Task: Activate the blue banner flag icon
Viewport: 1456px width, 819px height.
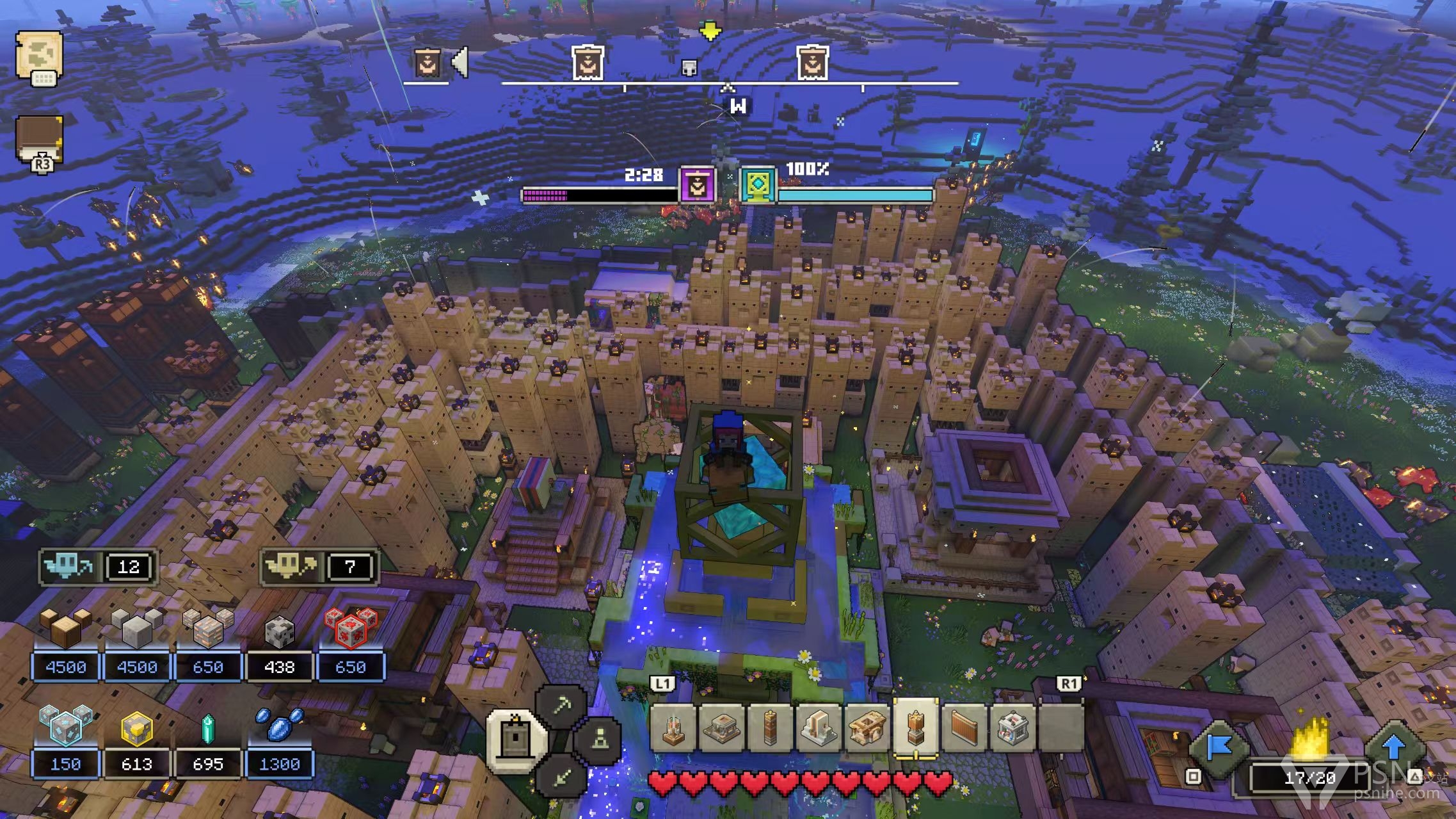Action: point(1219,747)
